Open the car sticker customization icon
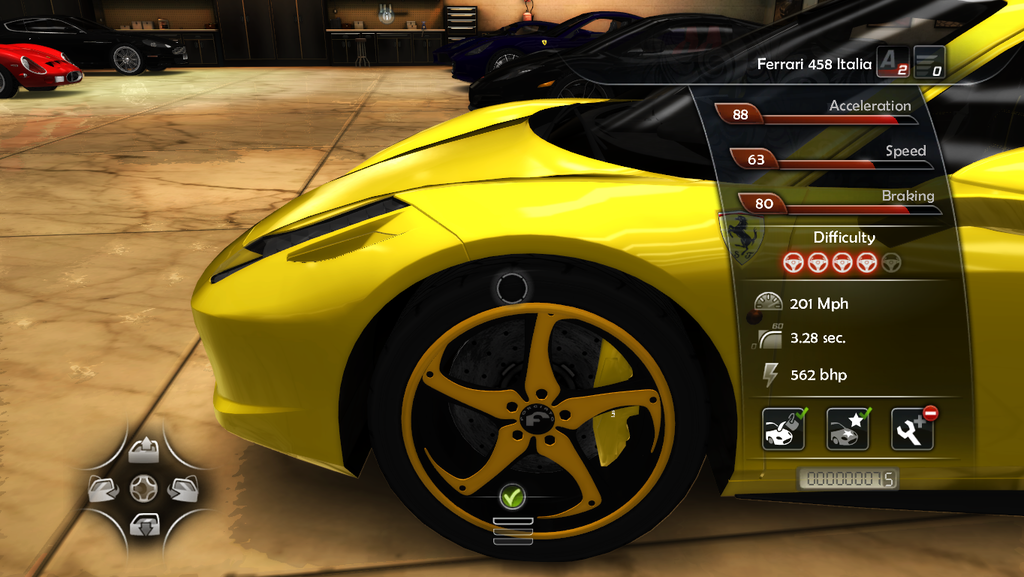This screenshot has height=577, width=1024. 847,429
